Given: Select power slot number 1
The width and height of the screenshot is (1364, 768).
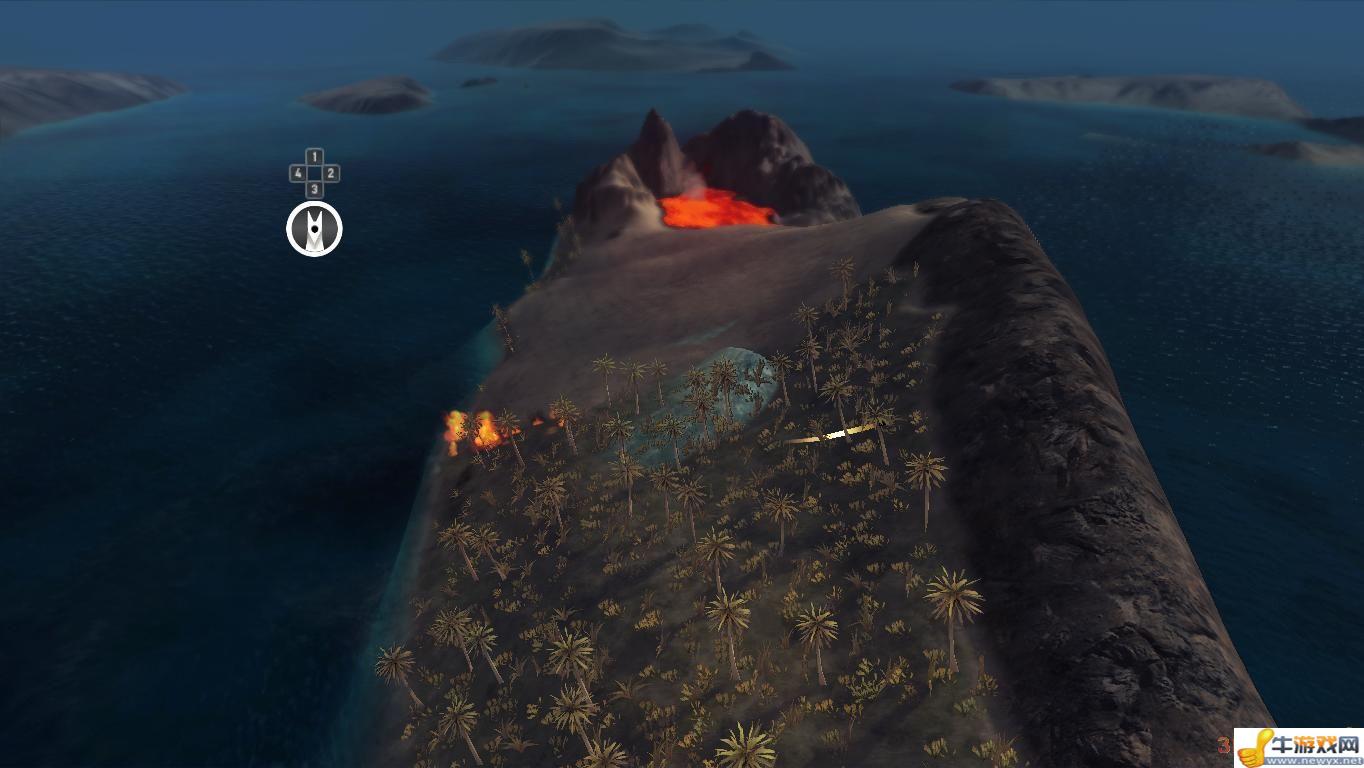Looking at the screenshot, I should coord(314,157).
